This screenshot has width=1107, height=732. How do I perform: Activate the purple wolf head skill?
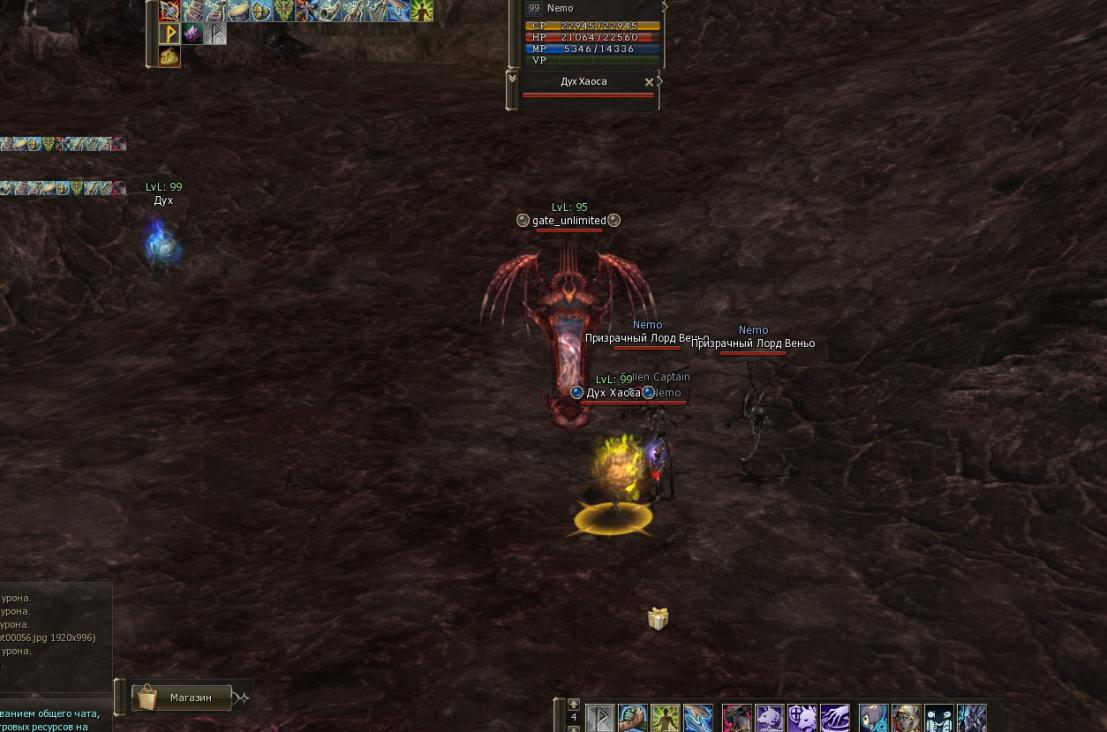[x=769, y=717]
